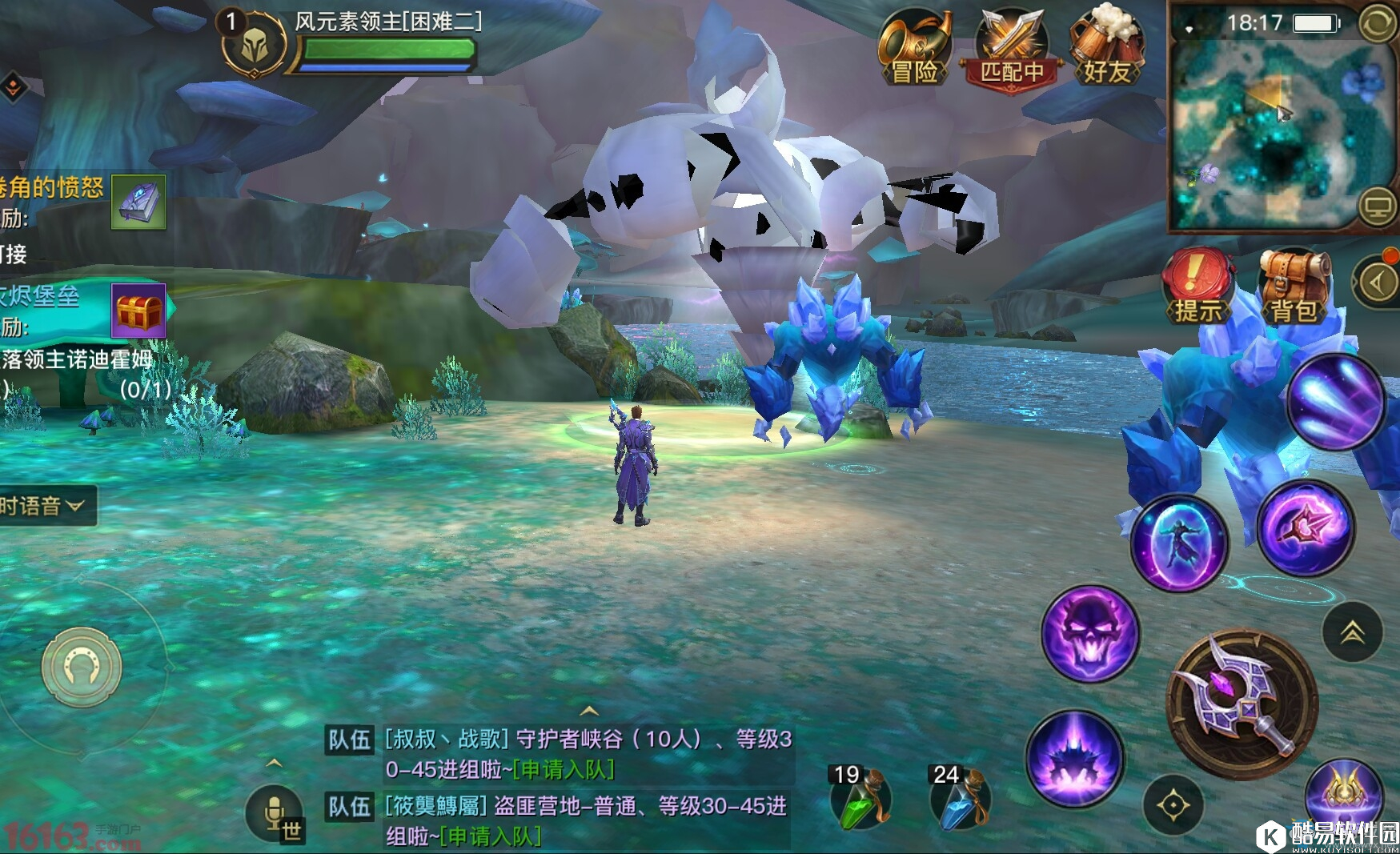The height and width of the screenshot is (854, 1400).
Task: Open the 提示 hints icon
Action: (x=1197, y=286)
